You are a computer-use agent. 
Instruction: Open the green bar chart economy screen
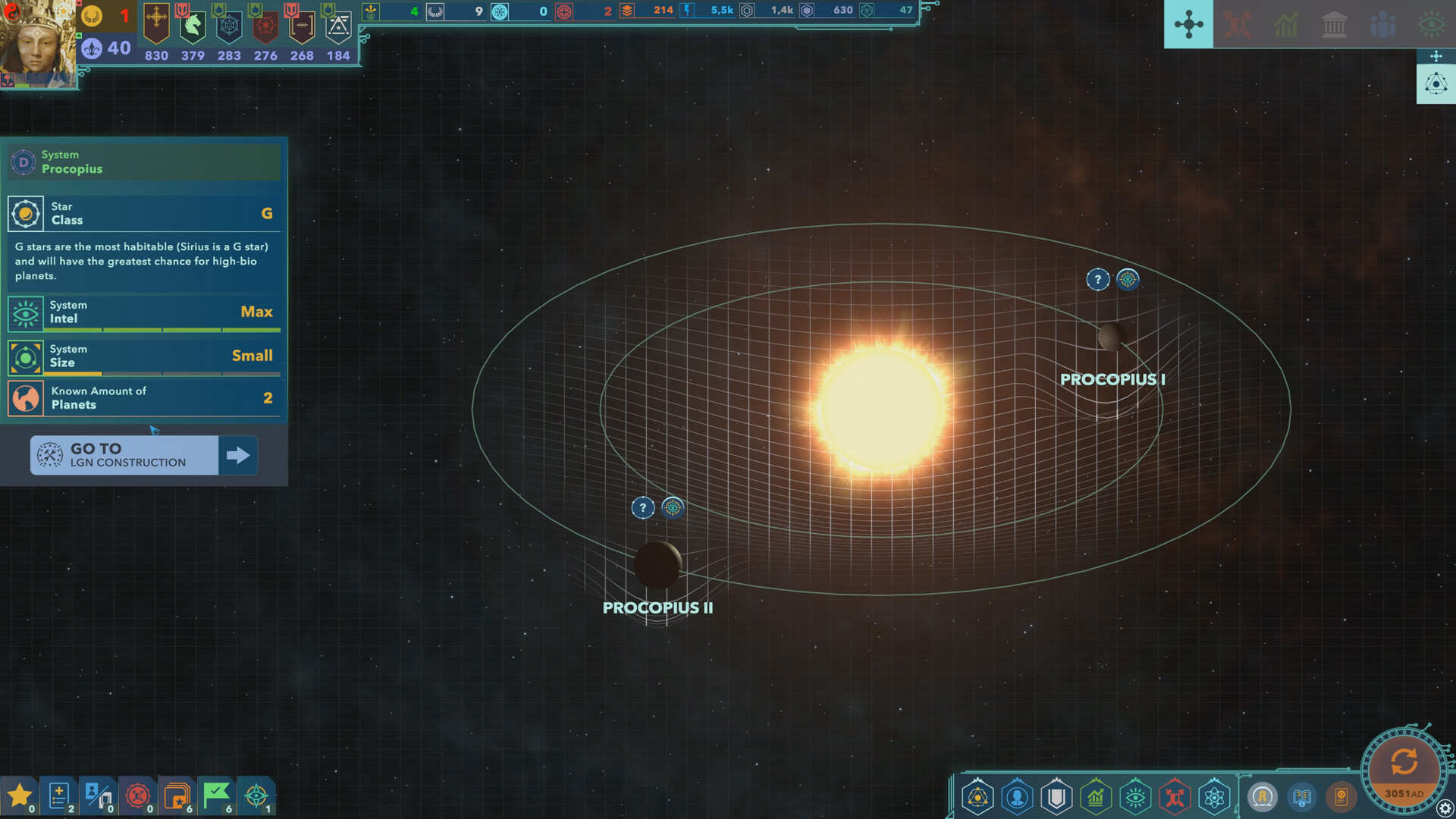pos(1096,798)
